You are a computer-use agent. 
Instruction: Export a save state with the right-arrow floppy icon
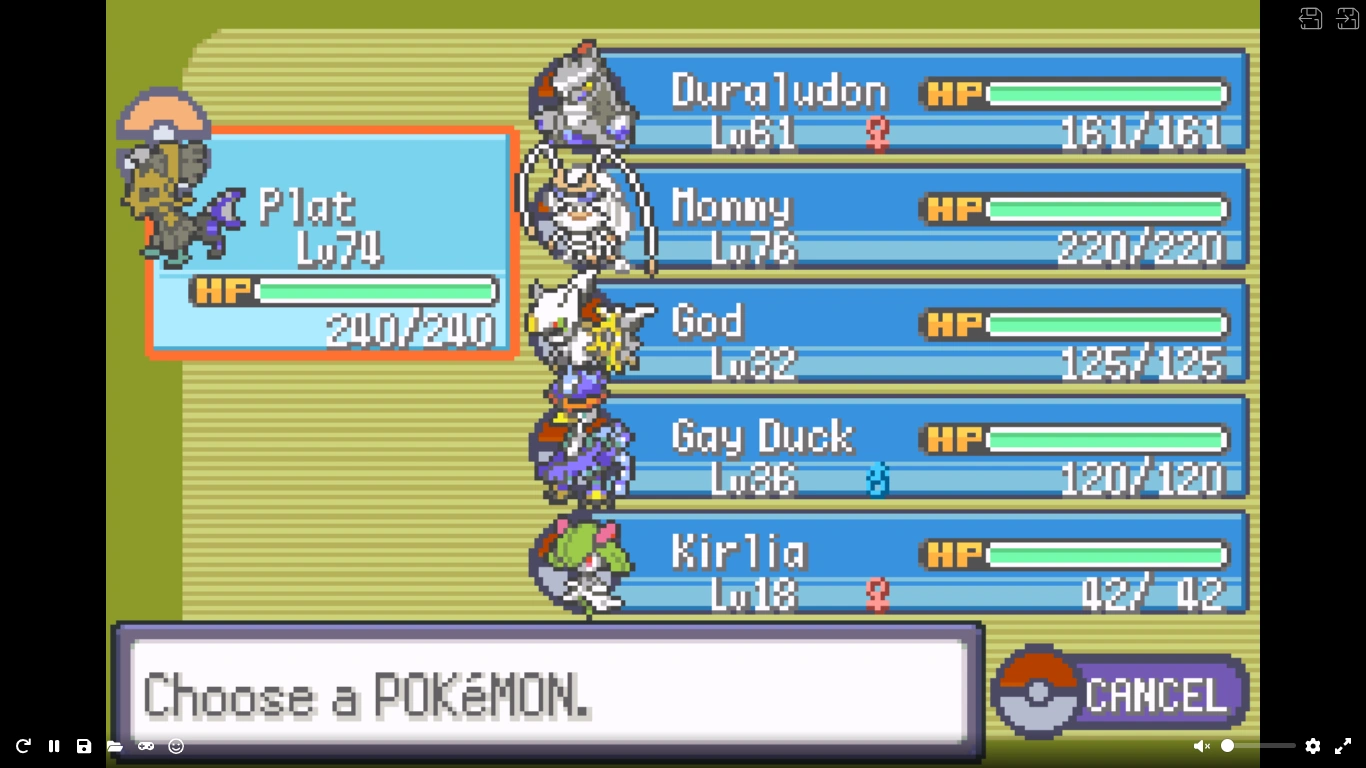(1349, 19)
